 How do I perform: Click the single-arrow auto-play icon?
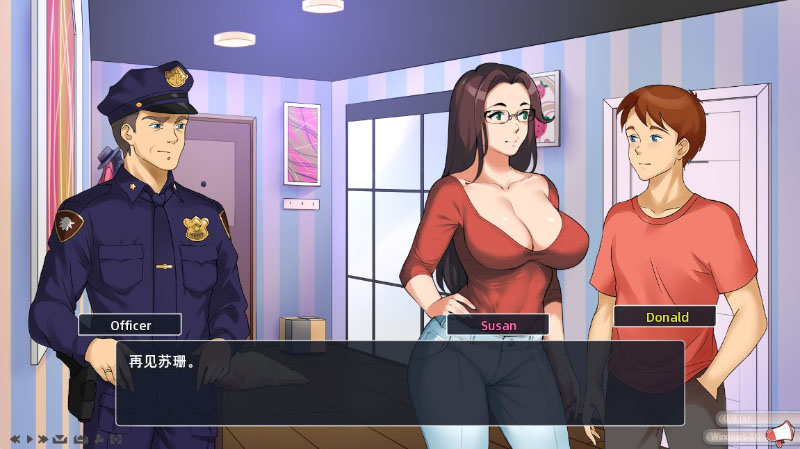tap(29, 439)
